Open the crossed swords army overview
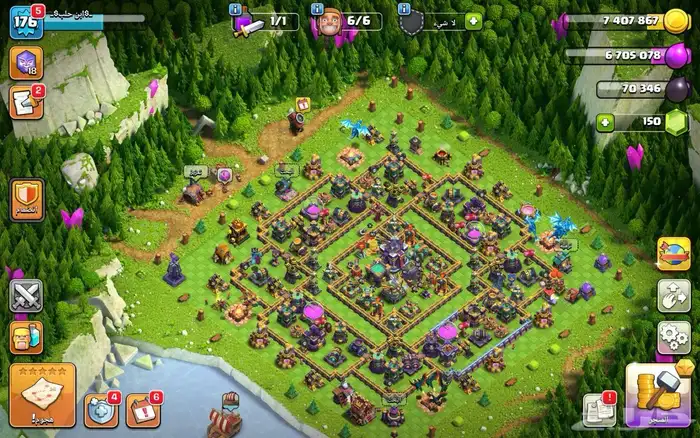 click(x=25, y=297)
